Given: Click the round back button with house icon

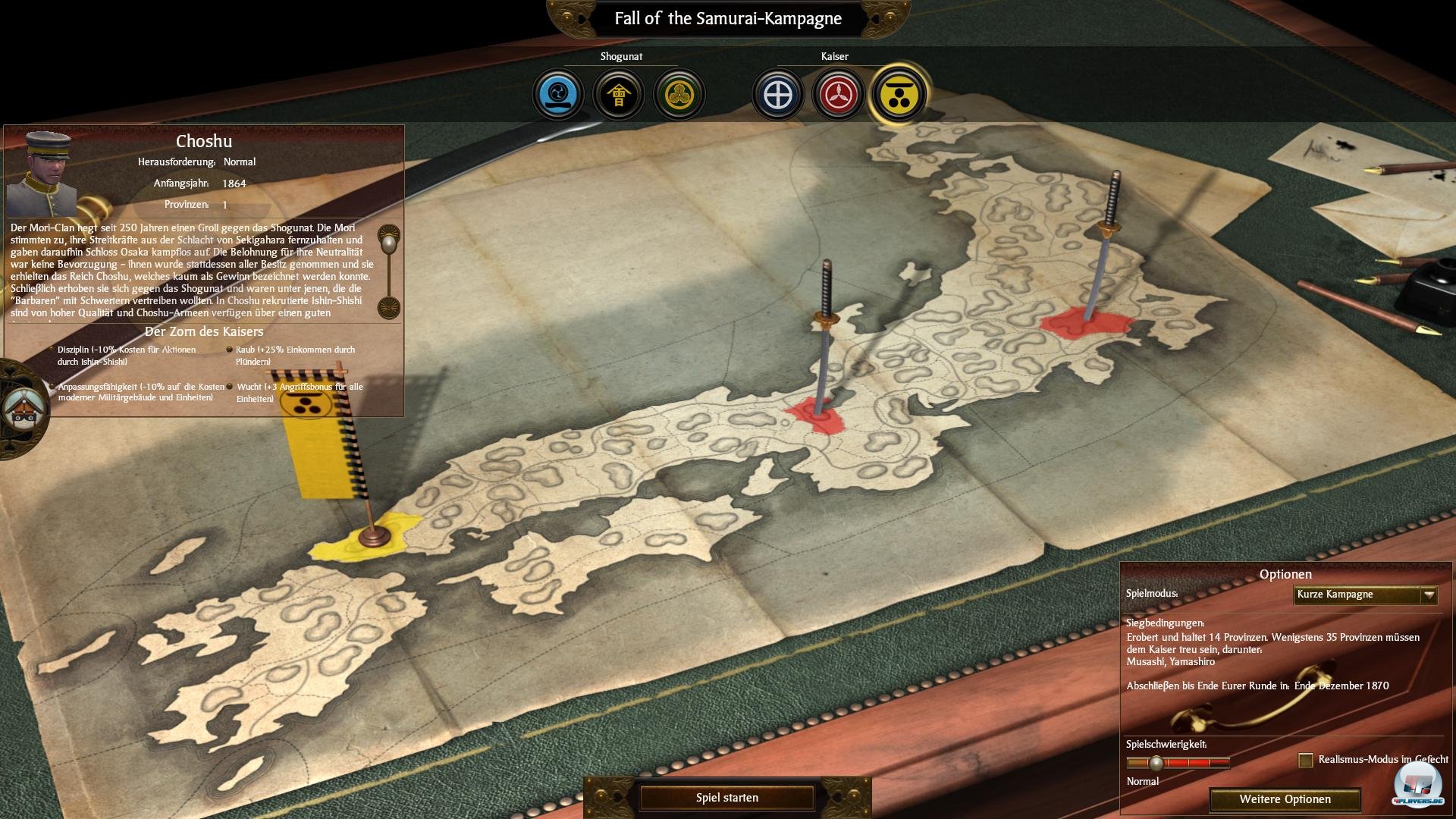Looking at the screenshot, I should coord(21,409).
